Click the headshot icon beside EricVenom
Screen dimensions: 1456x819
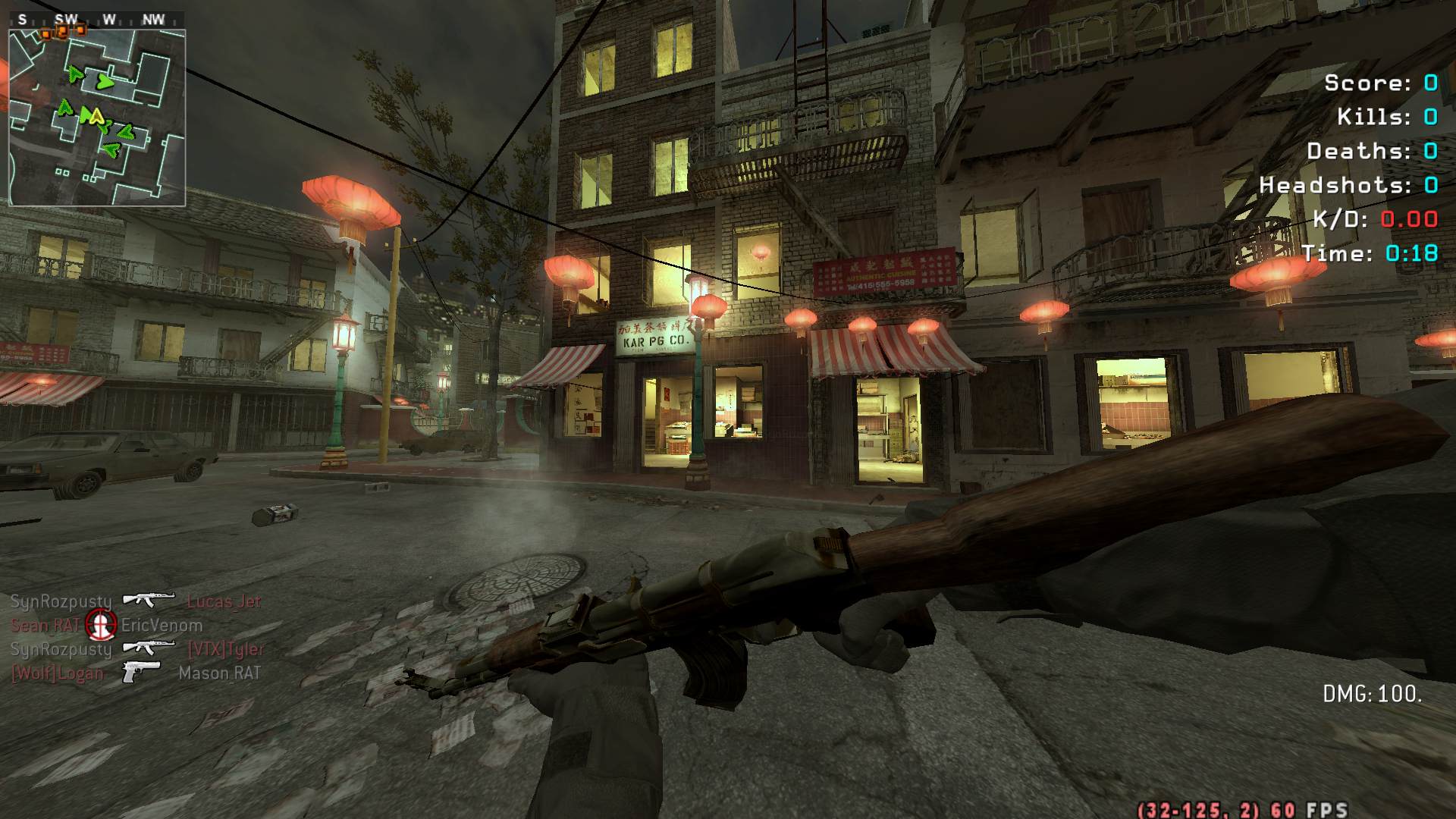(100, 625)
